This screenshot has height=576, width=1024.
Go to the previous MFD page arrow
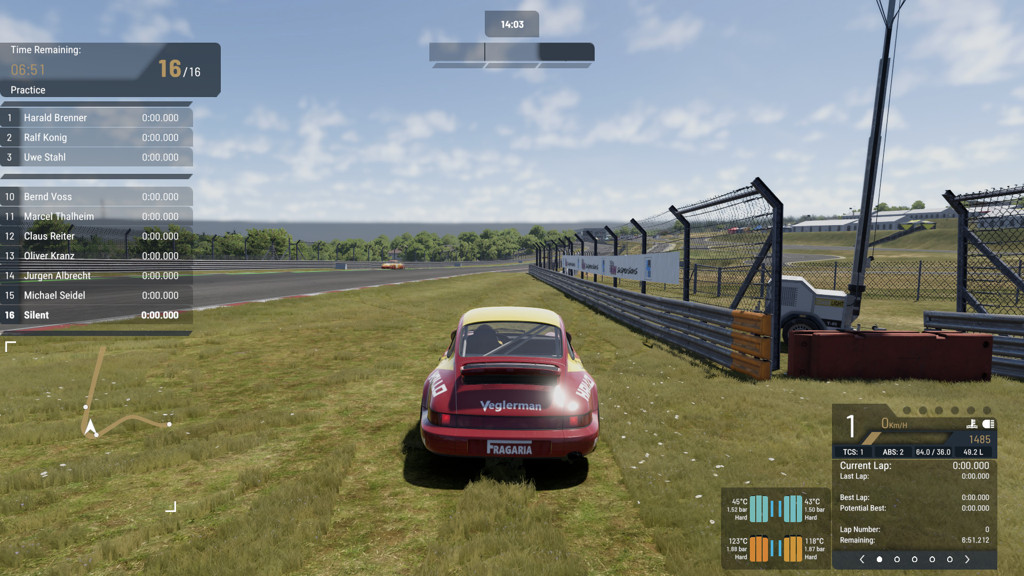tap(862, 559)
